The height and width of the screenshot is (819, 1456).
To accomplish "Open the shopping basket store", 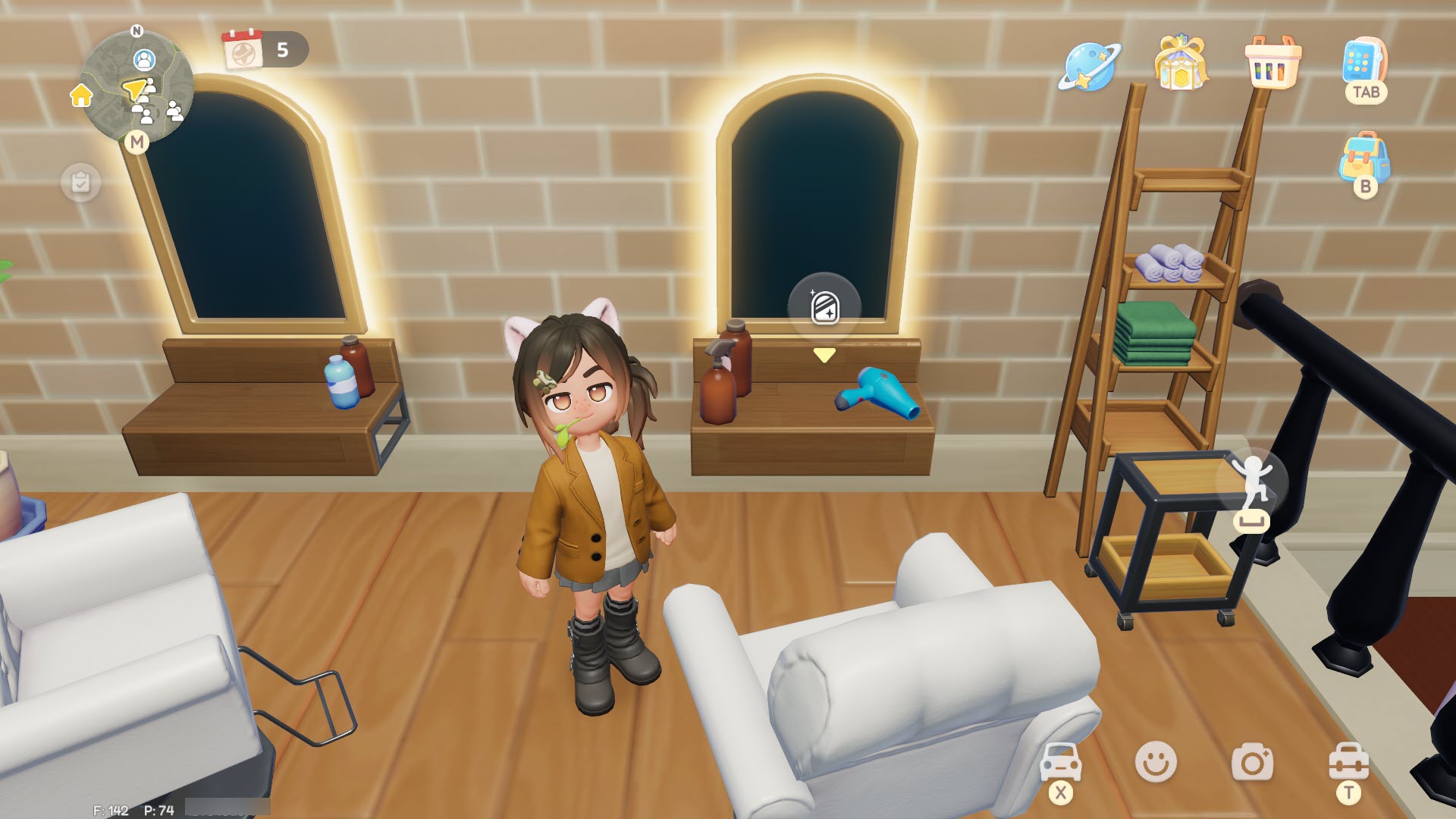I will pos(1272,63).
